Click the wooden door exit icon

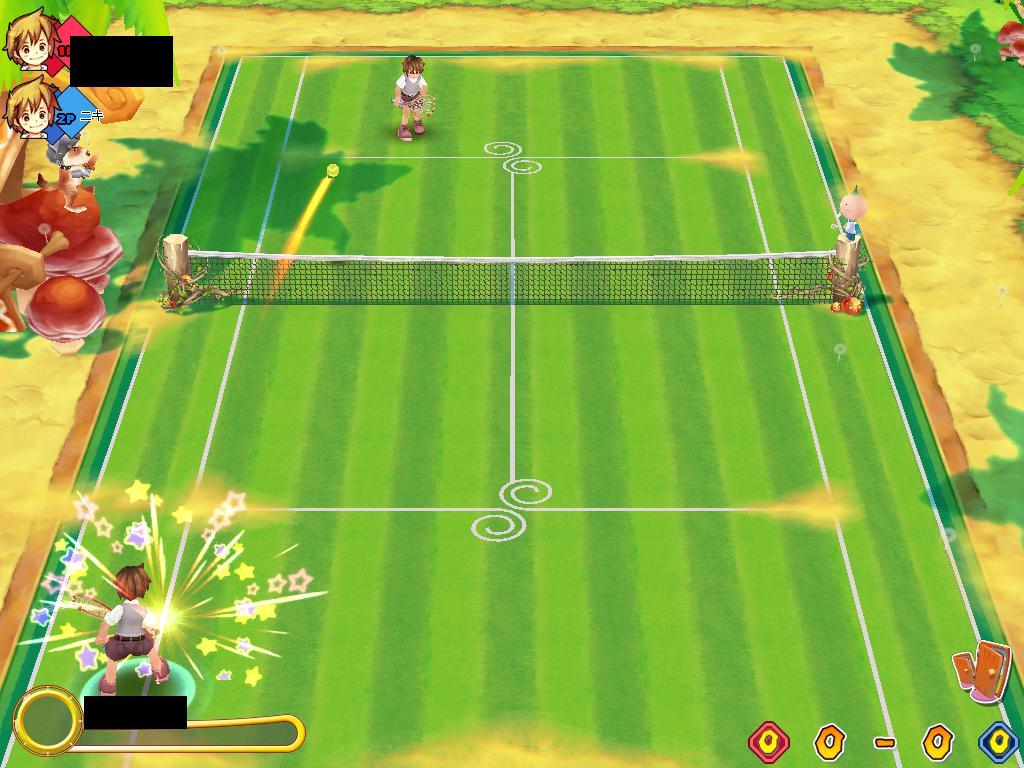[x=981, y=670]
